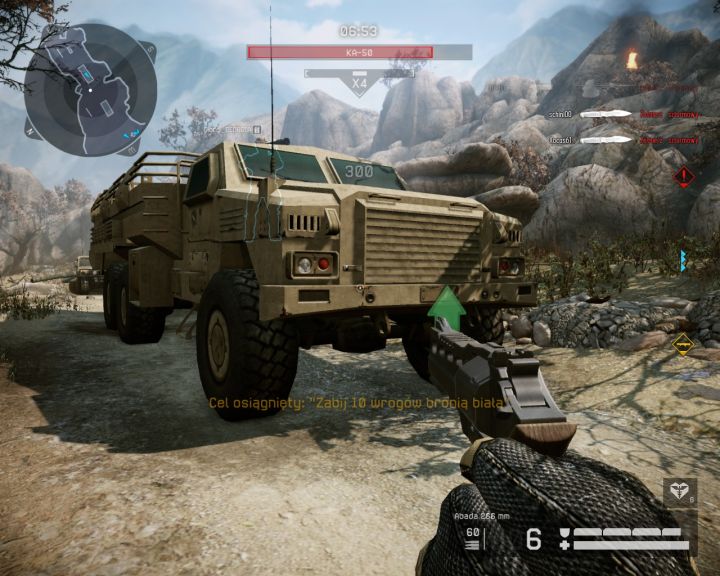Click the red exclamation diamond marker
This screenshot has height=576, width=720.
click(684, 177)
